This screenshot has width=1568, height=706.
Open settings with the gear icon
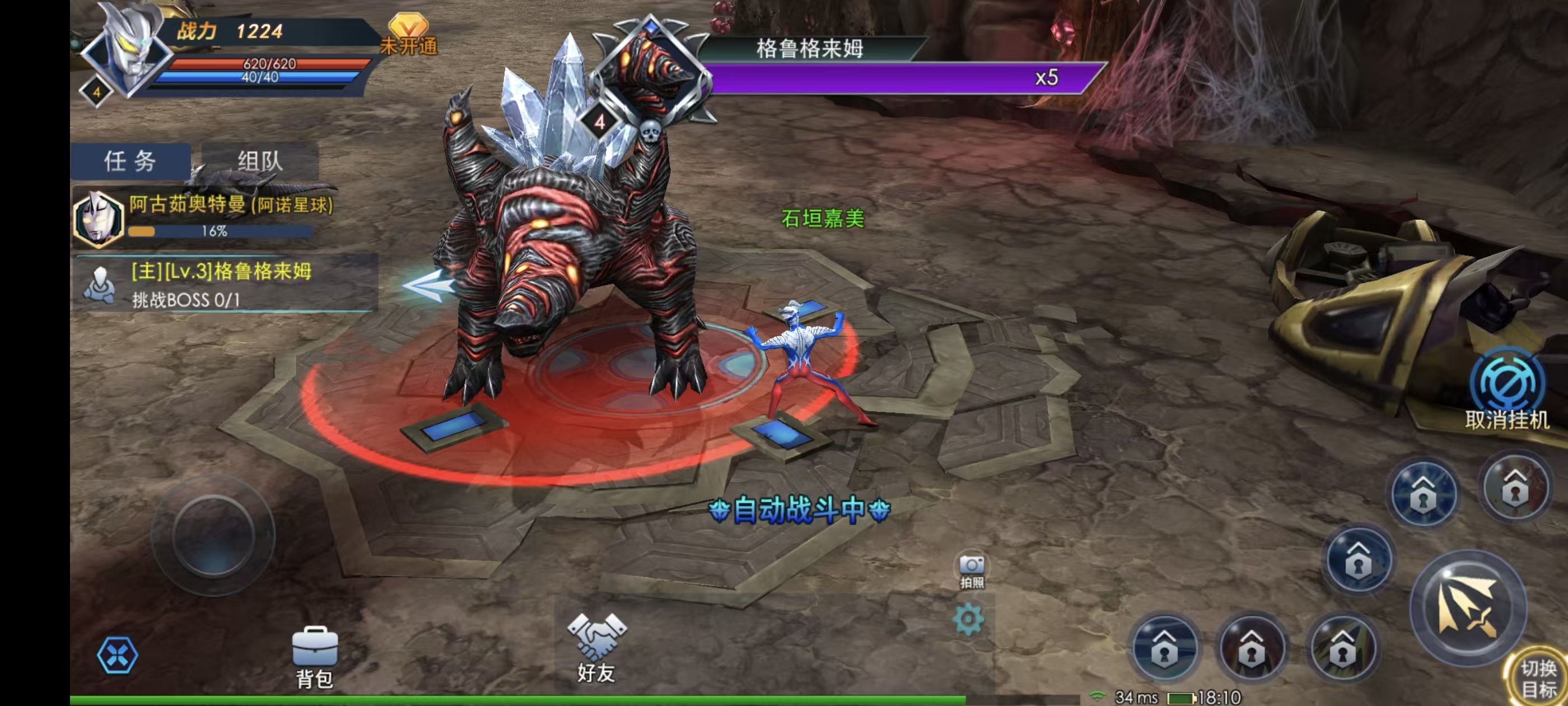coord(968,620)
